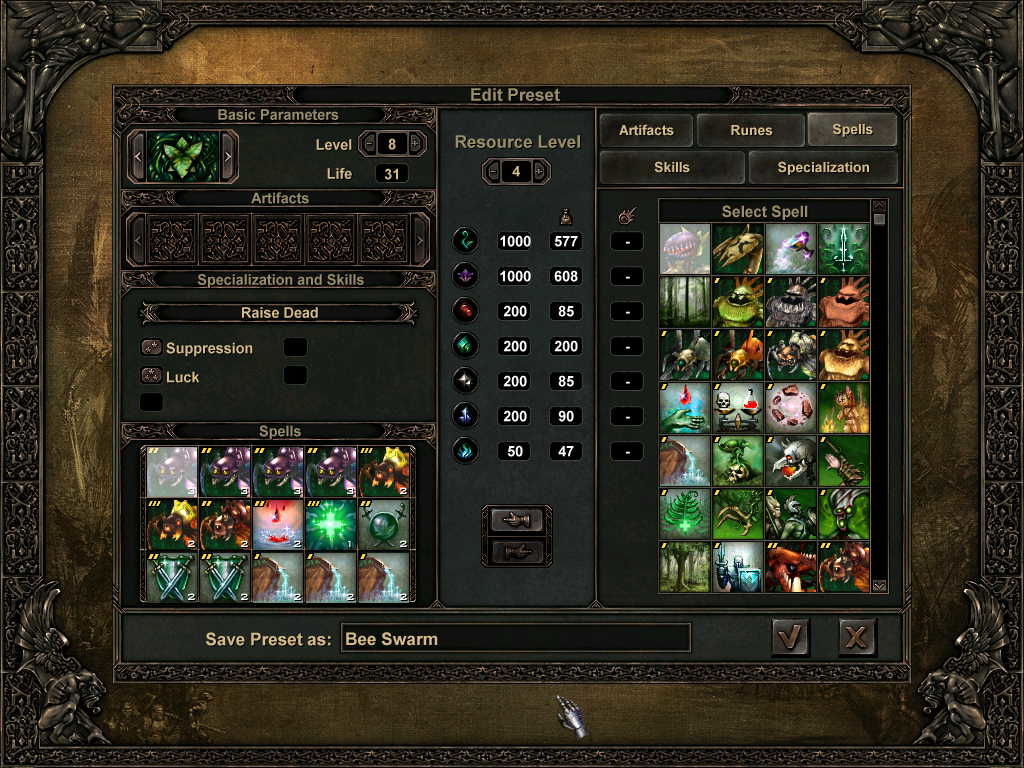
Task: Decrease the hero Level with the minus button
Action: coord(370,144)
